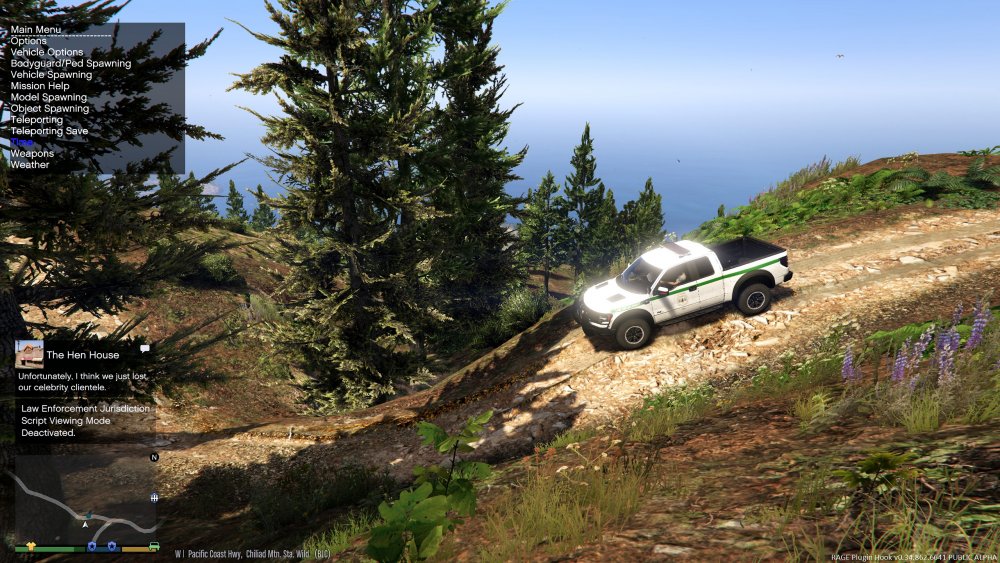Image resolution: width=1000 pixels, height=563 pixels.
Task: Open the Teleporting submenu
Action: tap(37, 120)
